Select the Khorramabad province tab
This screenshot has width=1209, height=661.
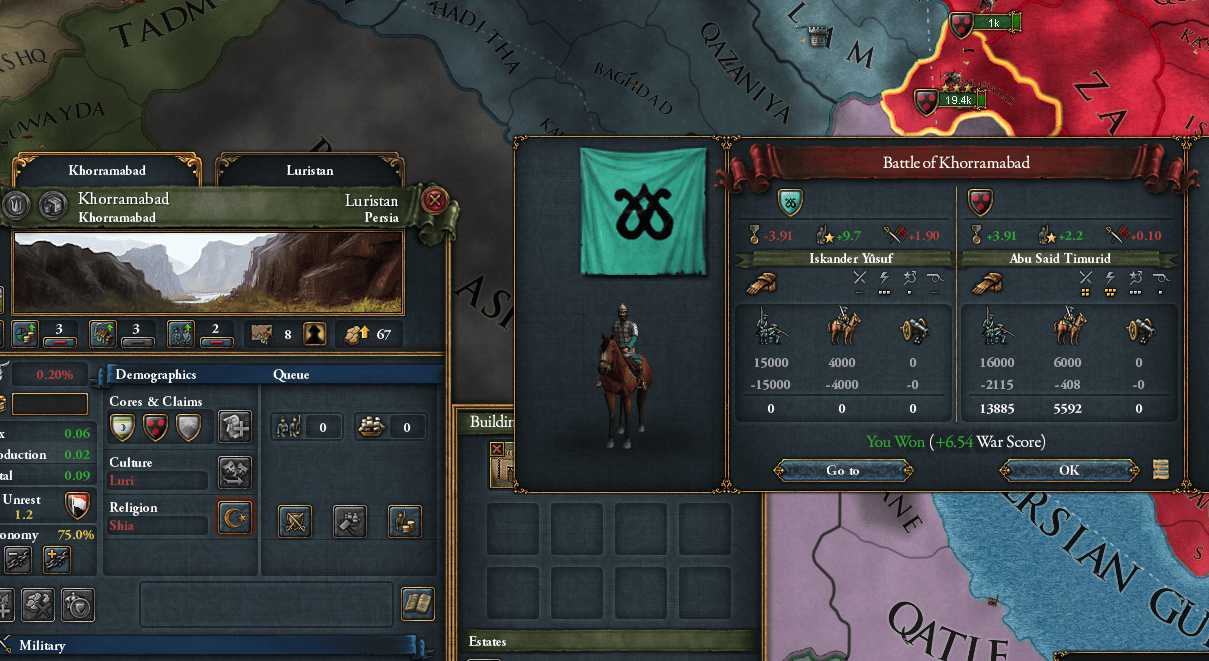pos(106,170)
